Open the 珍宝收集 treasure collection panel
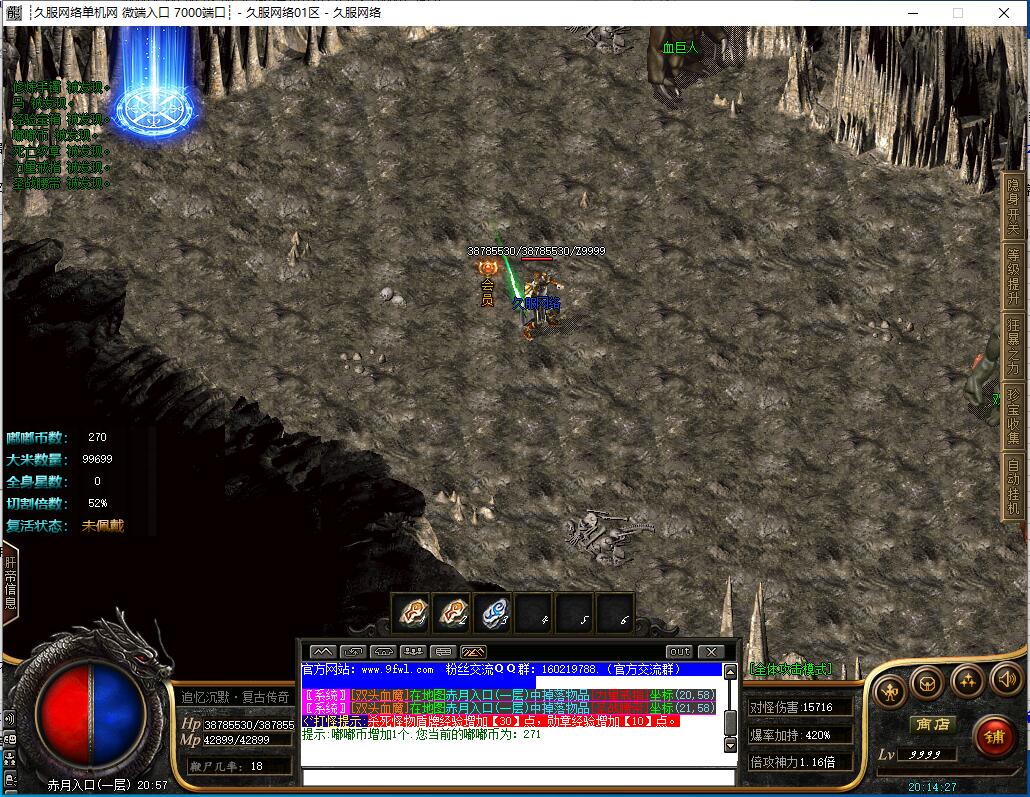This screenshot has width=1030, height=797. coord(1013,415)
